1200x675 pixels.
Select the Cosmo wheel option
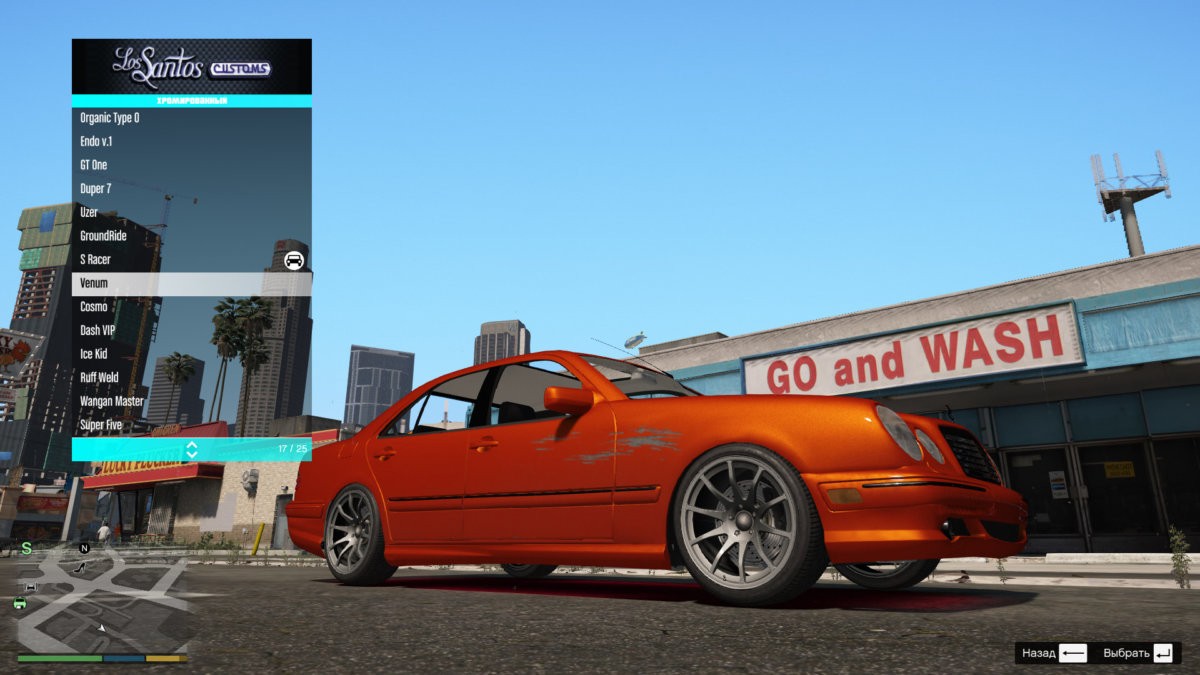pos(191,307)
